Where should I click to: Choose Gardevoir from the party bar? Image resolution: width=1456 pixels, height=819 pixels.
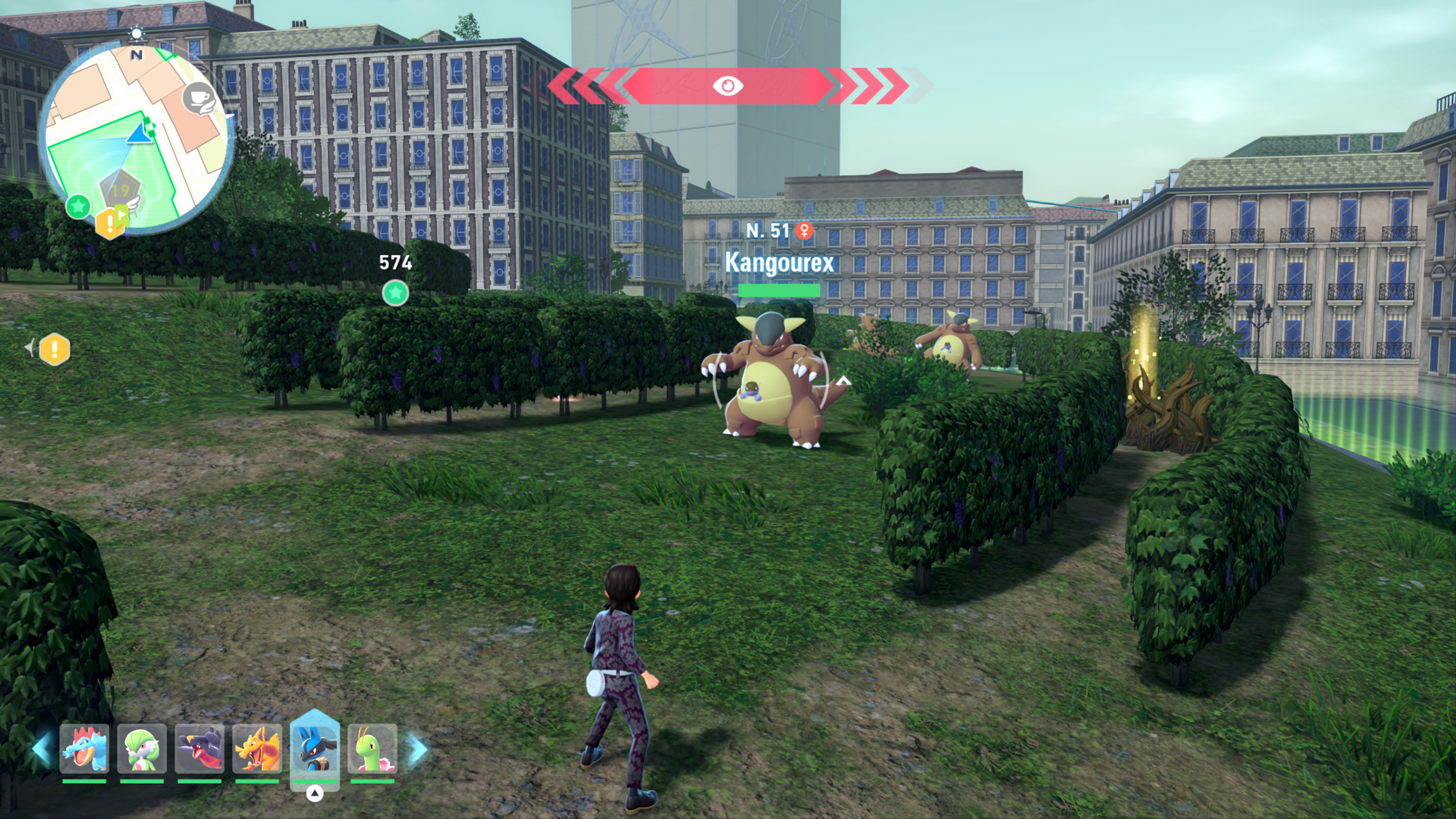click(x=142, y=748)
